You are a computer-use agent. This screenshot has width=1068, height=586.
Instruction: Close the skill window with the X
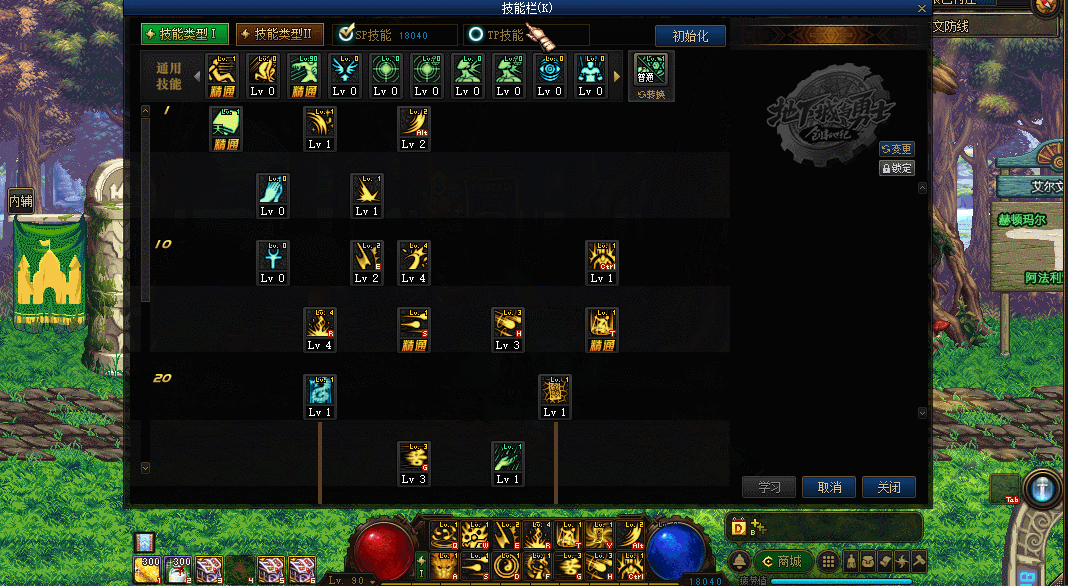tap(921, 8)
